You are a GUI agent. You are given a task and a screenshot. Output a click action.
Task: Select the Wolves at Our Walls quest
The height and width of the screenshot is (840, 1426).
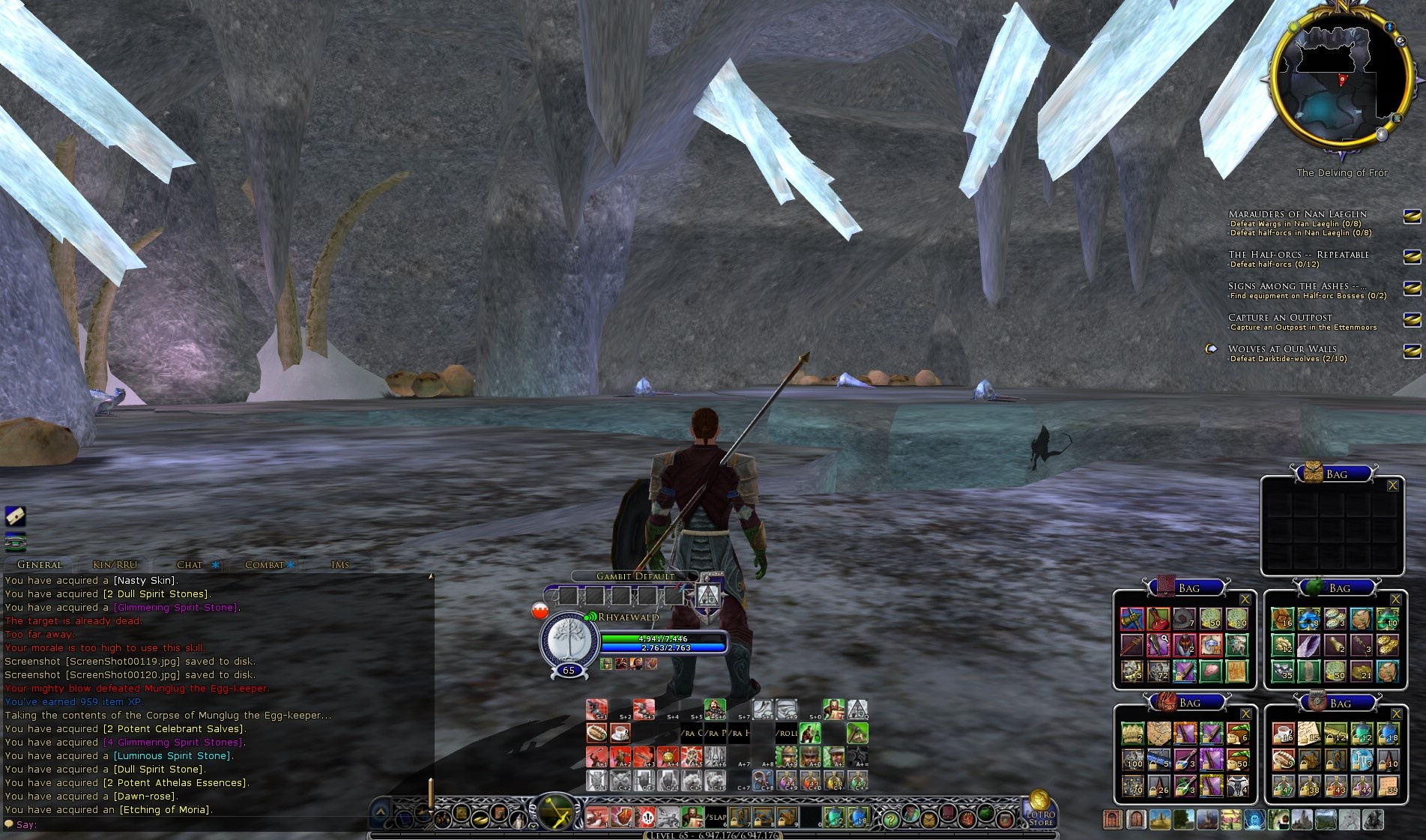[1282, 348]
